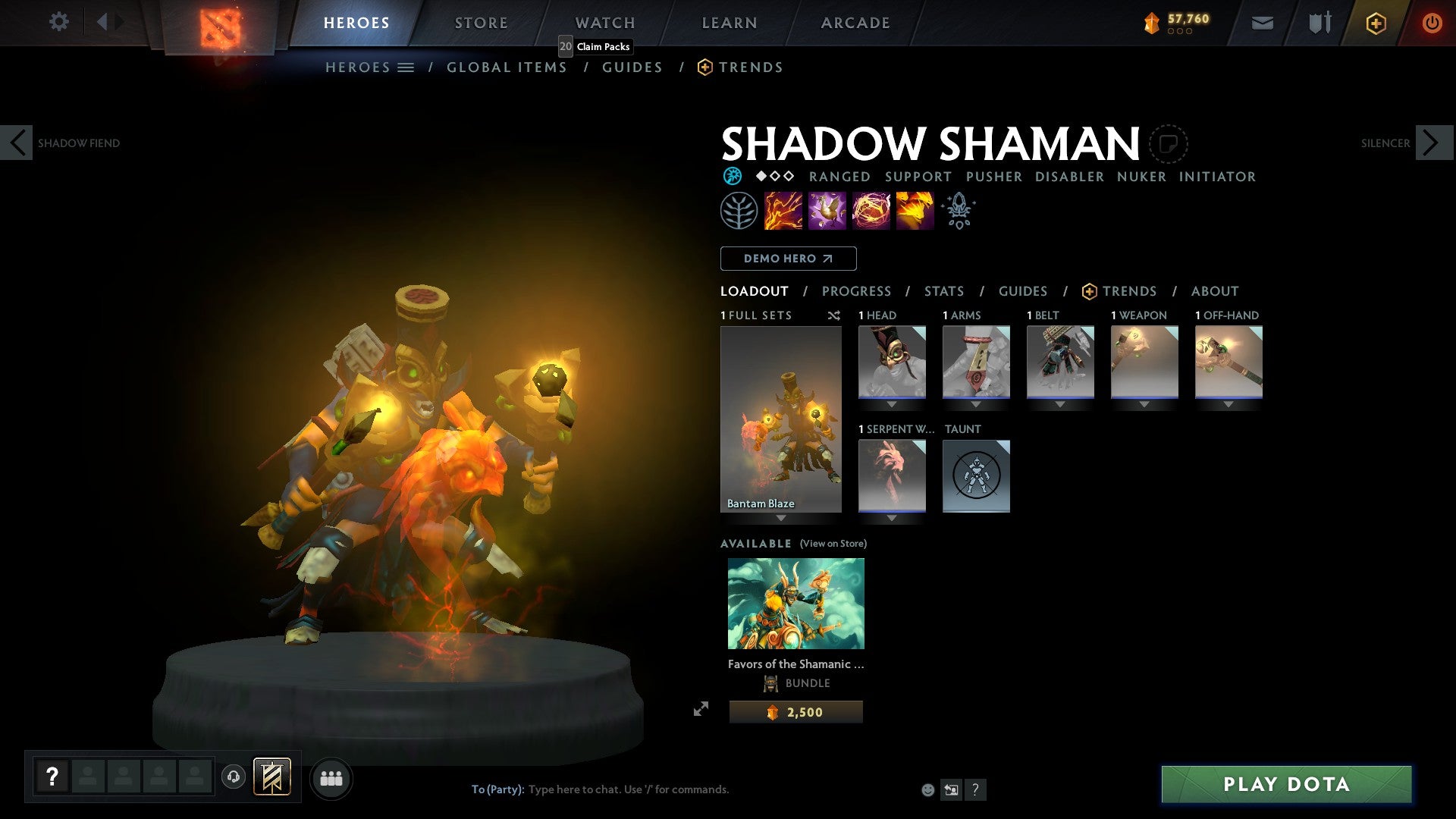Viewport: 1456px width, 819px height.
Task: Select the Favors of the Shamanic bundle thumbnail
Action: [795, 603]
